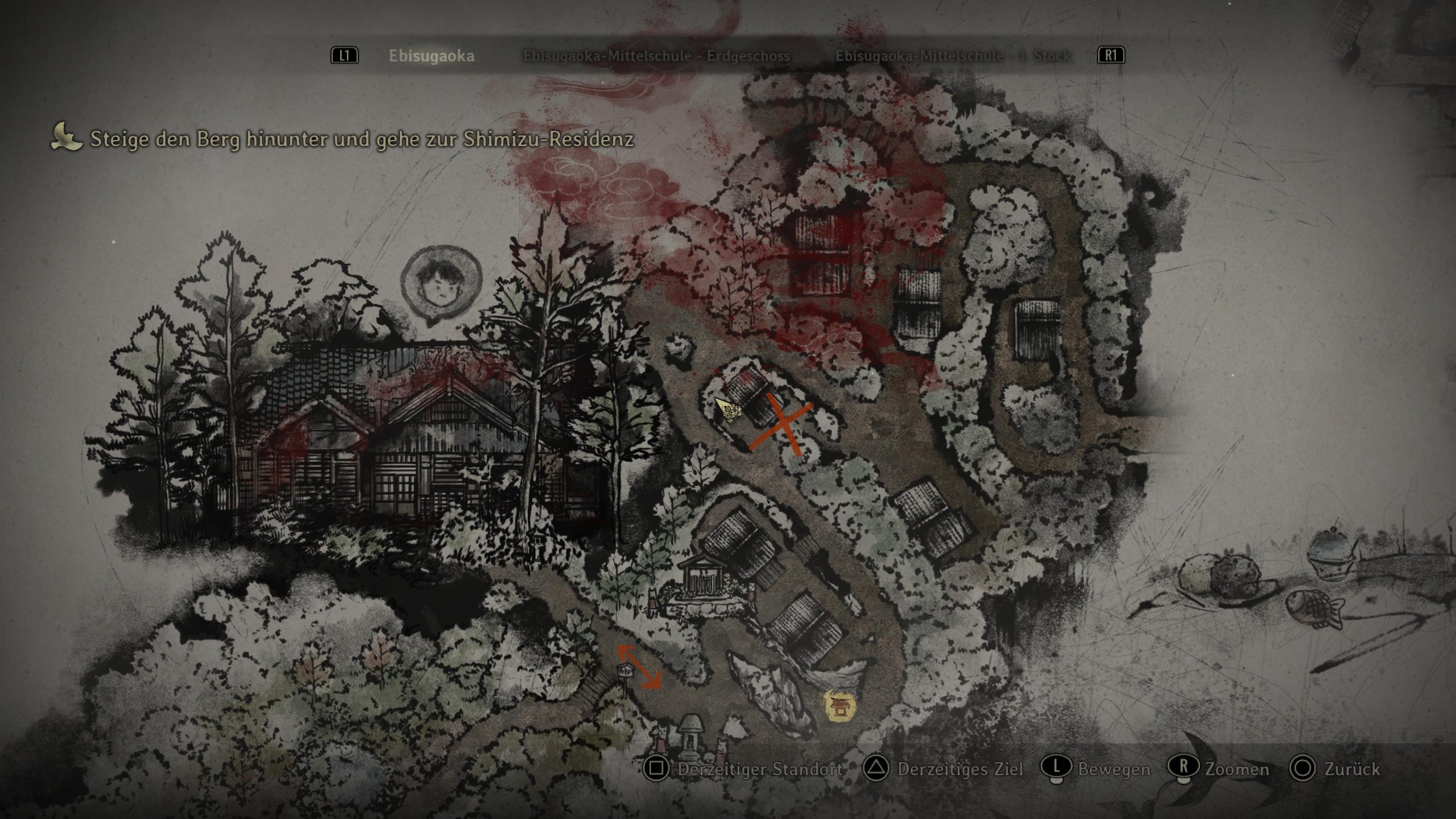Click the player location arrow marker

728,409
